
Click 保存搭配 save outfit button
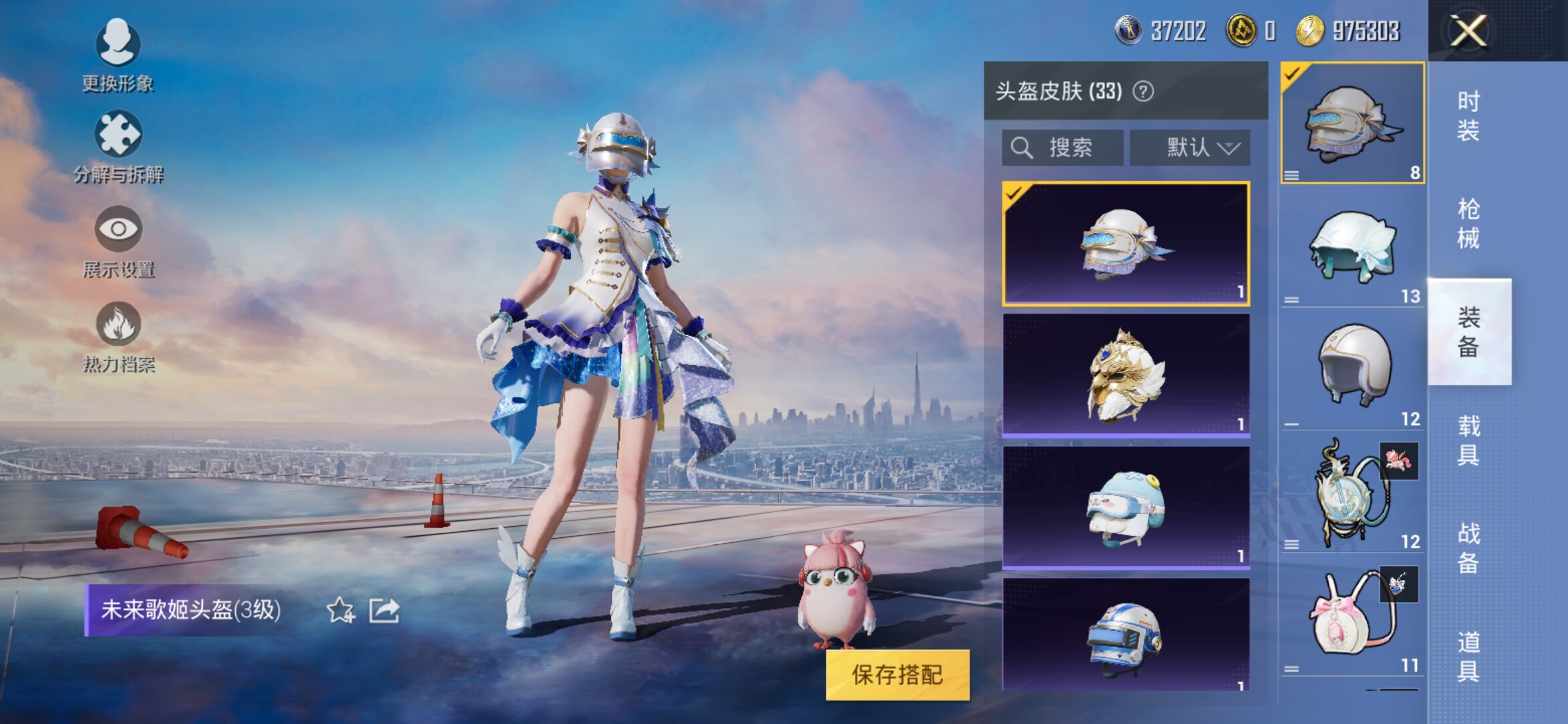(897, 674)
